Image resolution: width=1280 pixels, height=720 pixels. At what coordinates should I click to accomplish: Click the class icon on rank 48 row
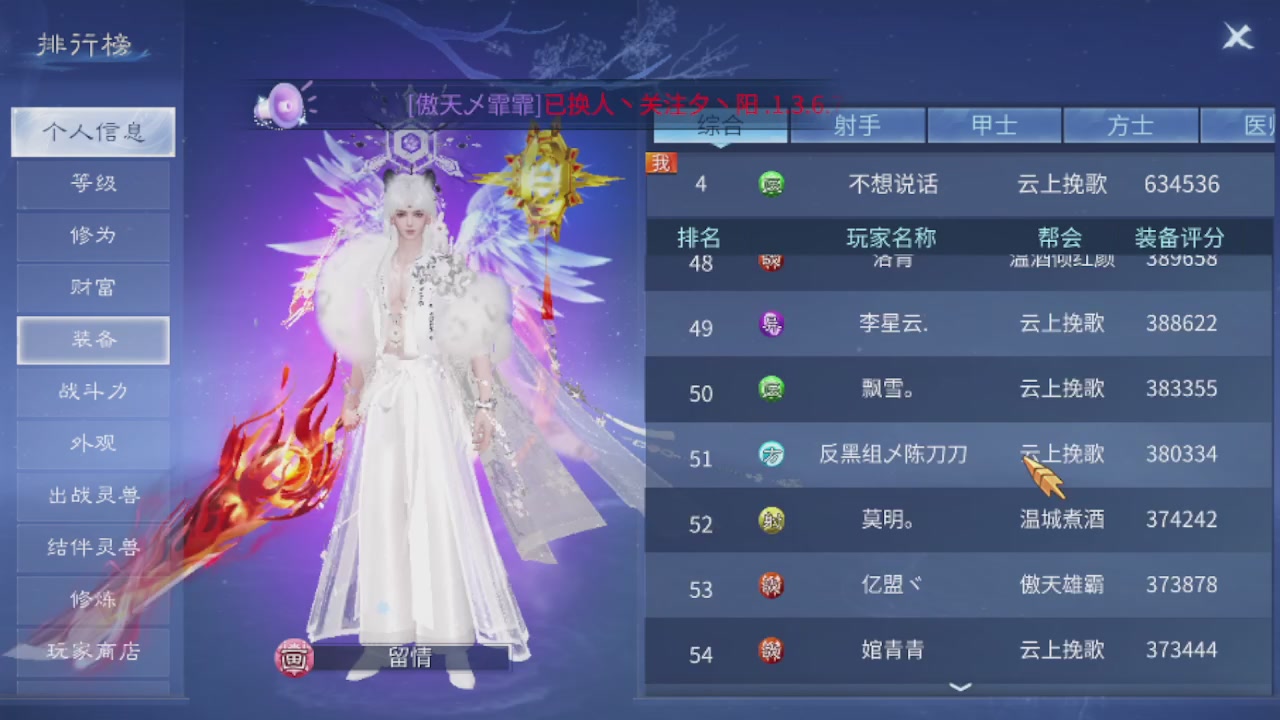pyautogui.click(x=771, y=260)
